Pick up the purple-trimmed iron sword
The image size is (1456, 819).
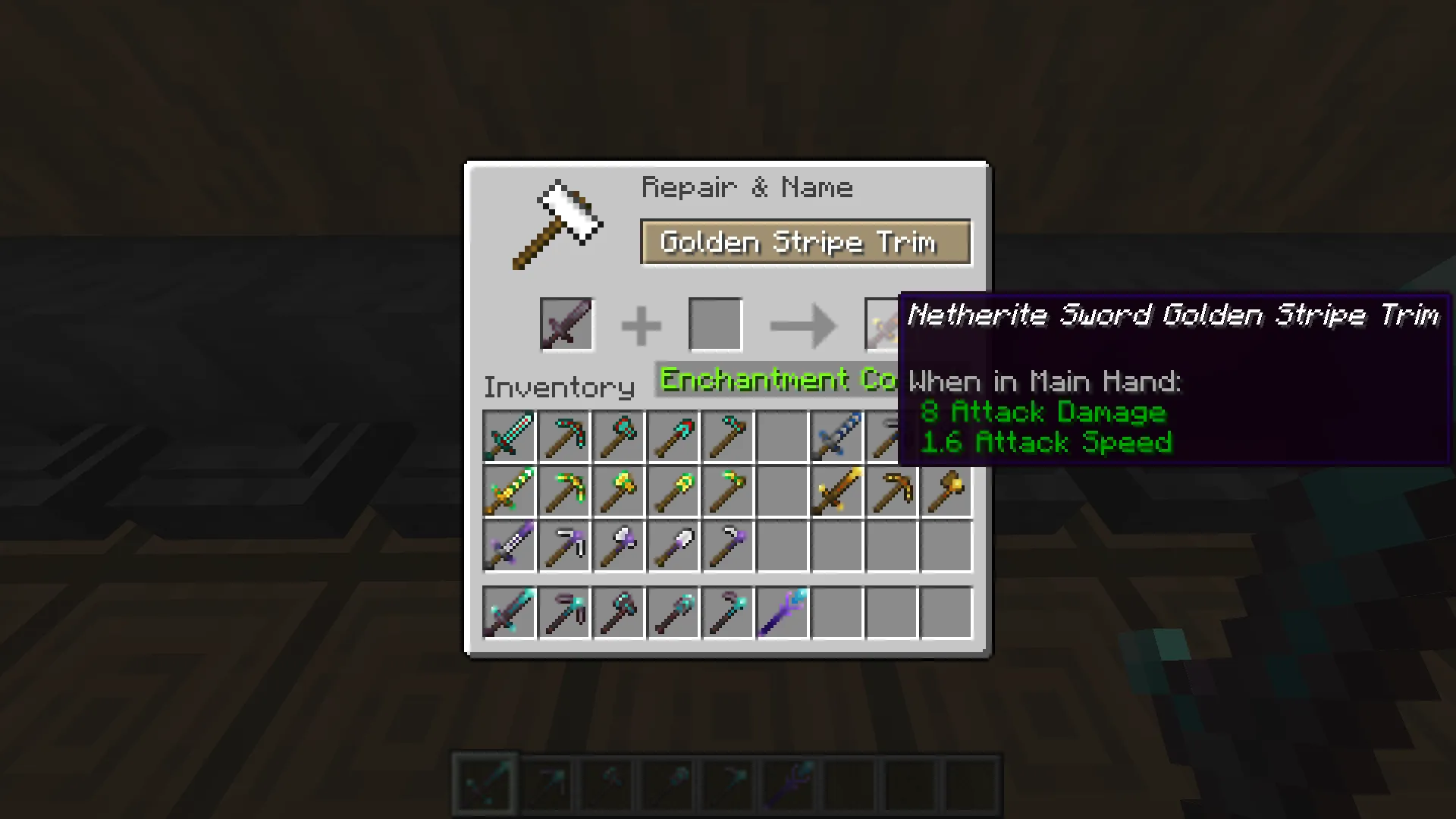508,546
